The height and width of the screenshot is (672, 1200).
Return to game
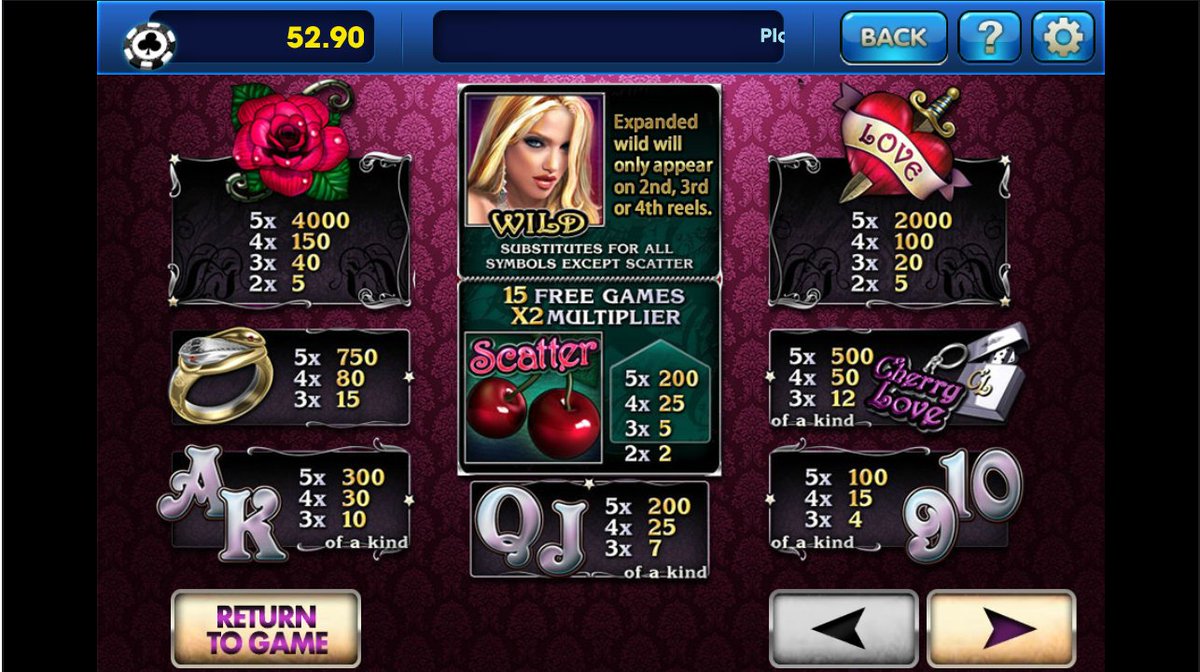(266, 628)
